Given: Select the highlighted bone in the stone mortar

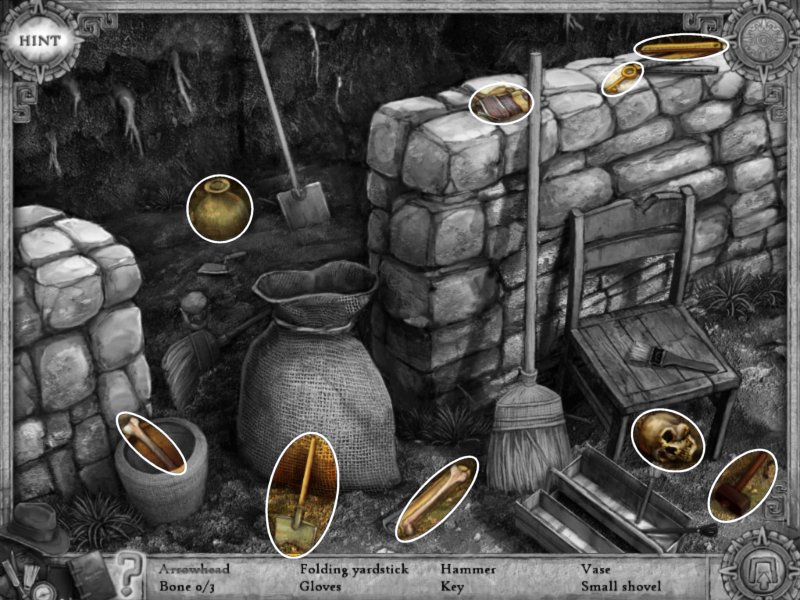Looking at the screenshot, I should pos(153,442).
